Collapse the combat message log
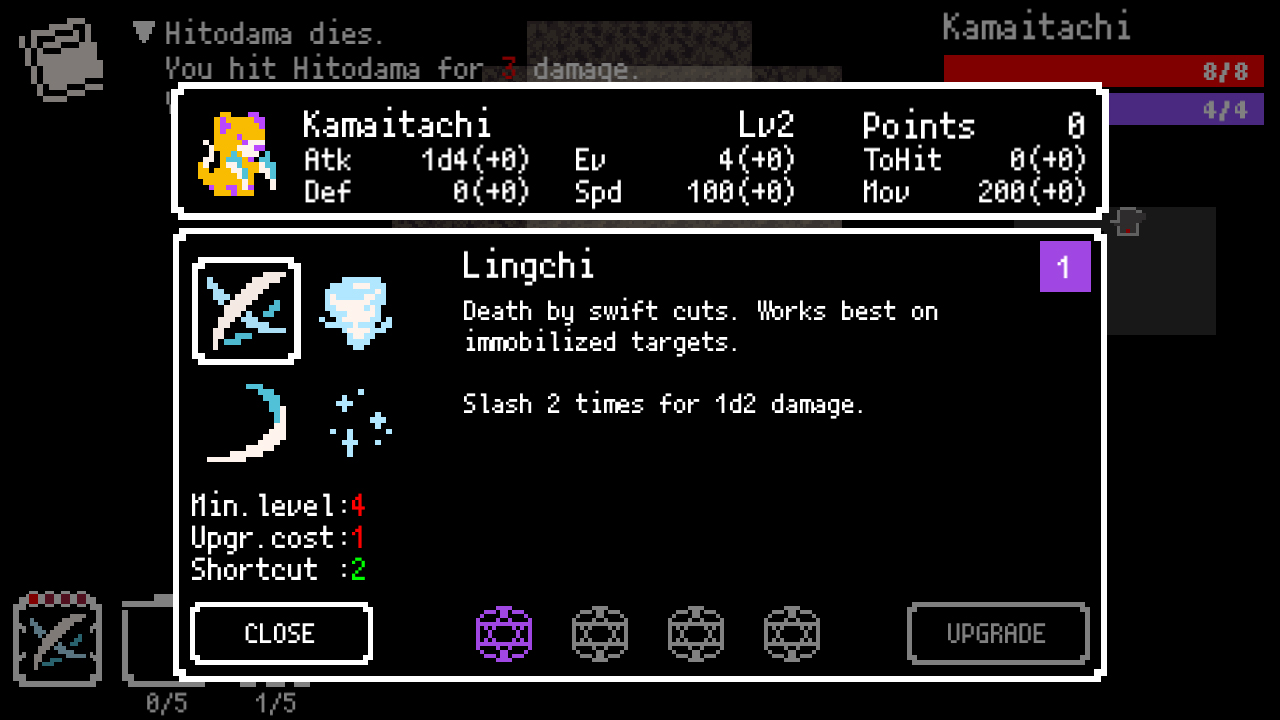 (143, 32)
